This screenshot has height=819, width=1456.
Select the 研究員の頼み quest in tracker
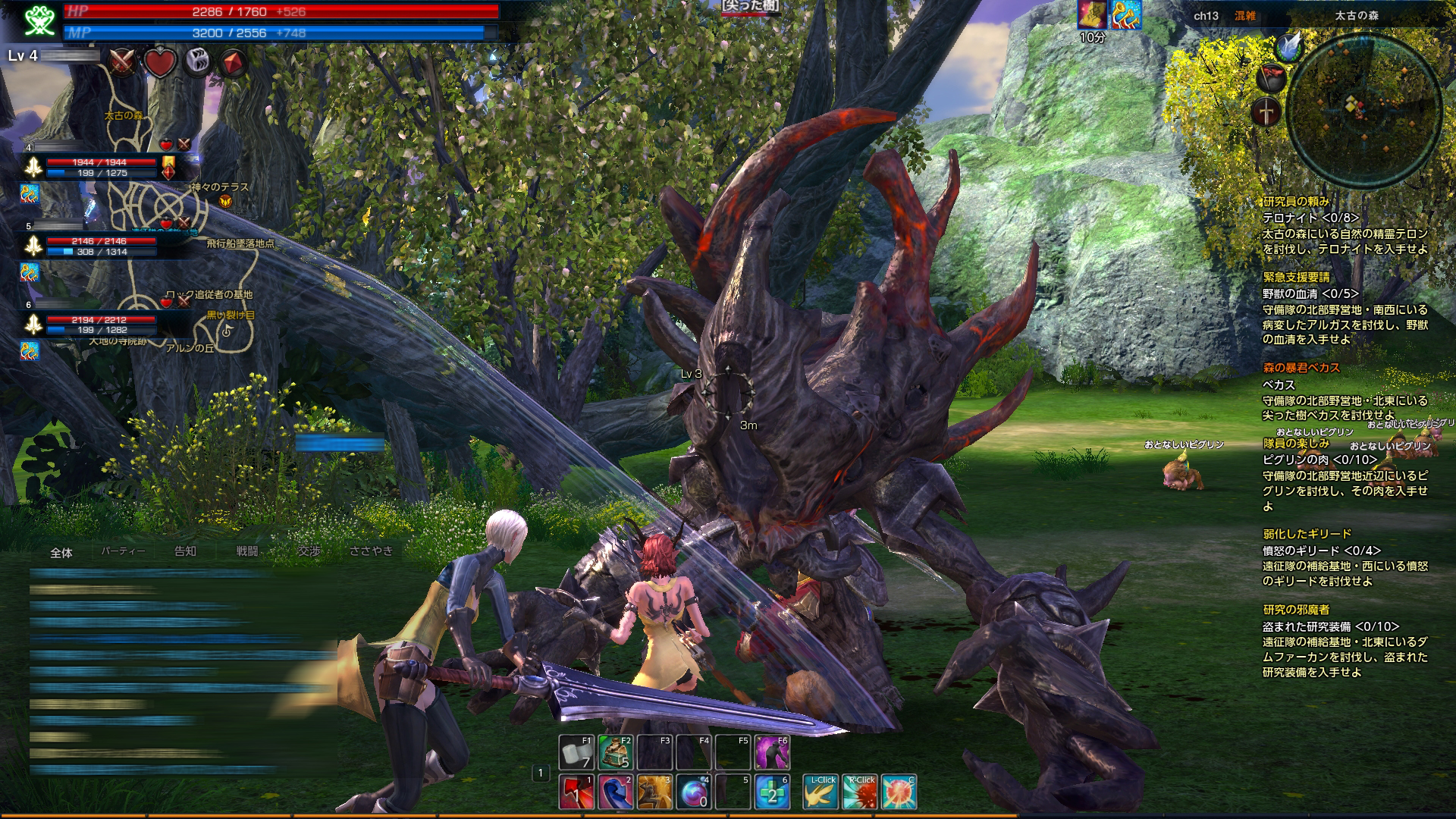pos(1296,202)
